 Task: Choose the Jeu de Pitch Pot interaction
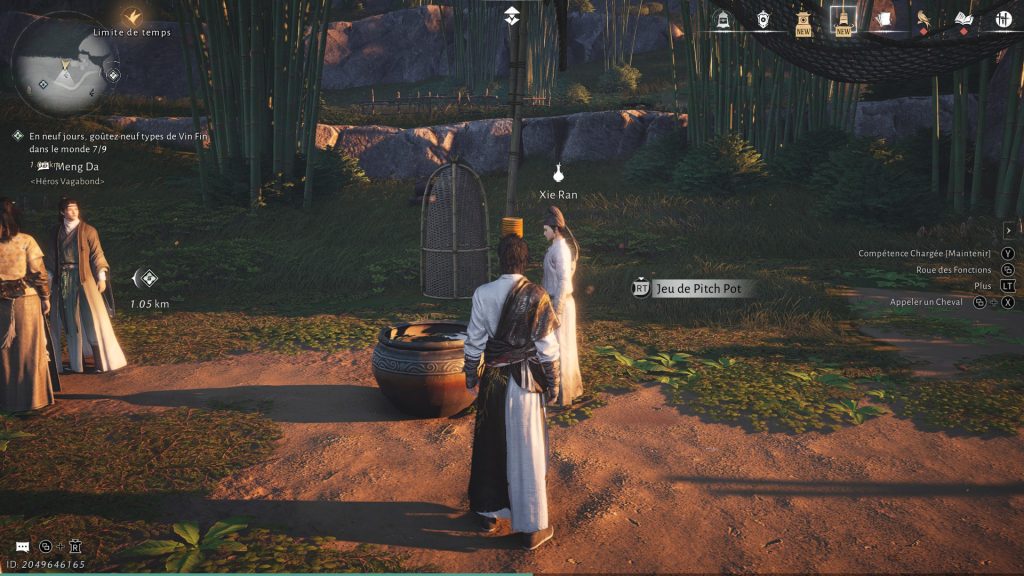pos(701,288)
